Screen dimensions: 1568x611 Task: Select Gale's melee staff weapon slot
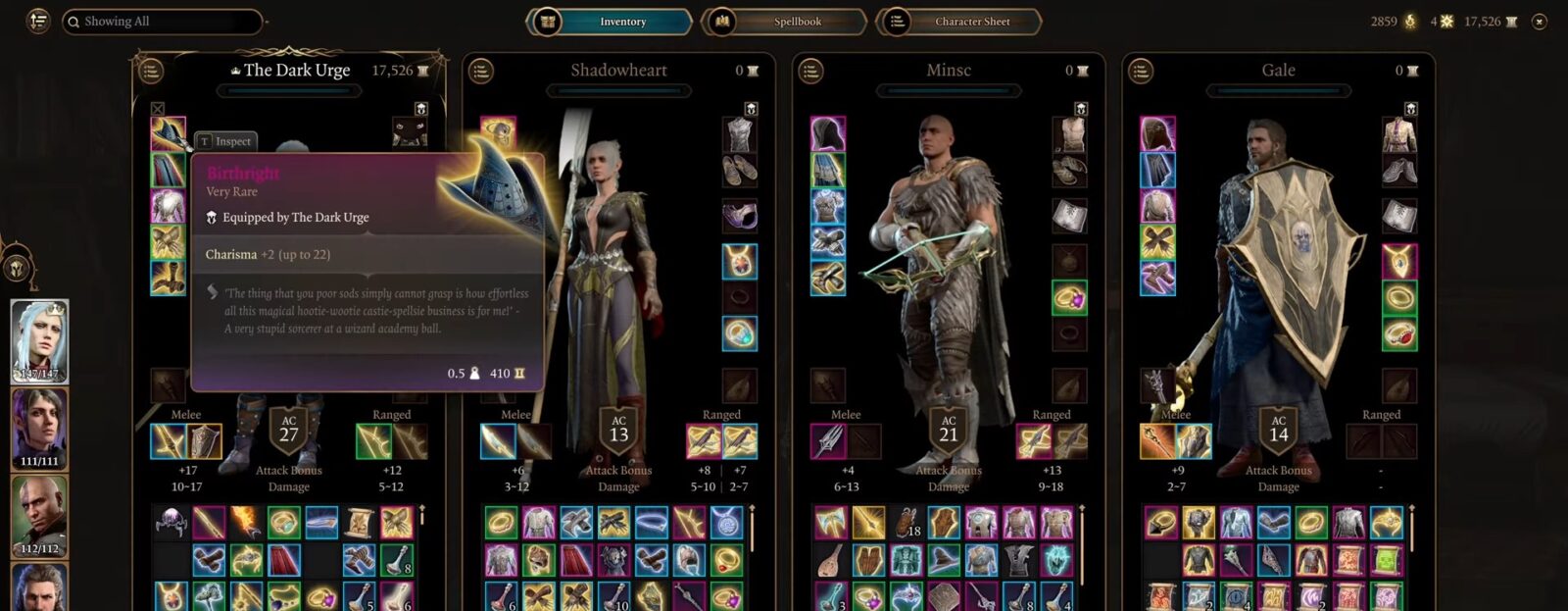(1157, 441)
